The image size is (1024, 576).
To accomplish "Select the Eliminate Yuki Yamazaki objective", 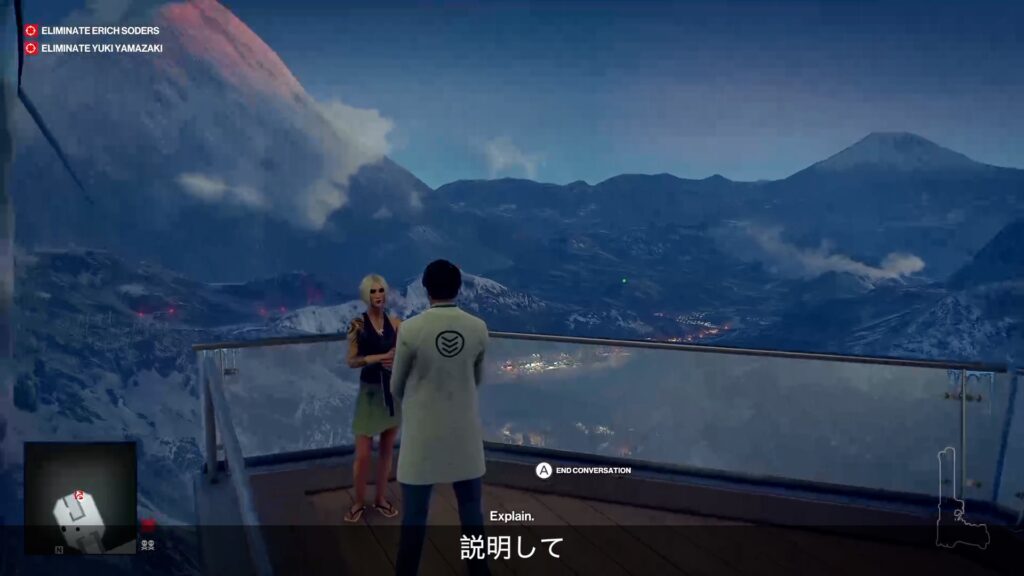I will (x=100, y=48).
